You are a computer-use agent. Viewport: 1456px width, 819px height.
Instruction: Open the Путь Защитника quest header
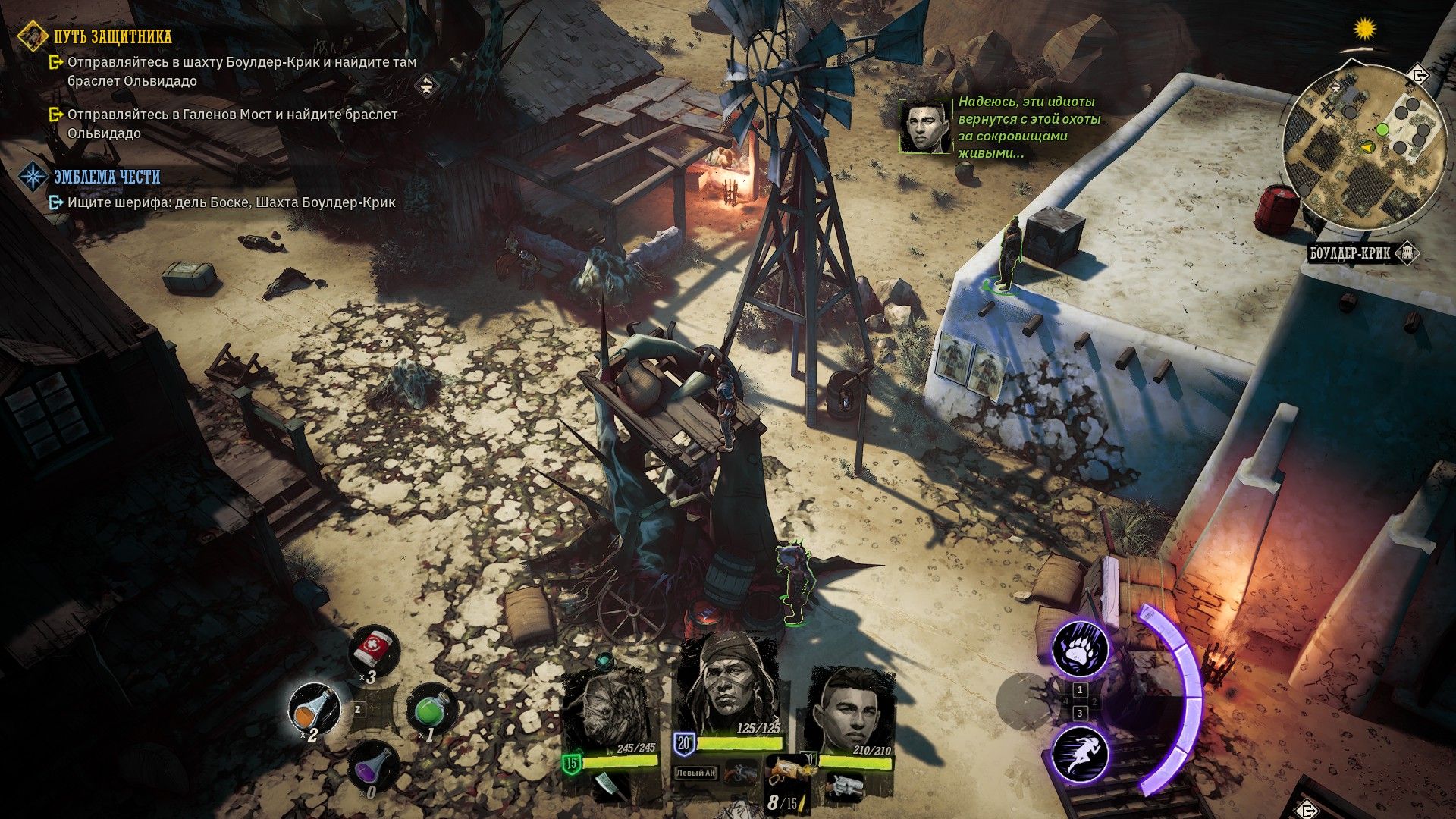coord(112,36)
